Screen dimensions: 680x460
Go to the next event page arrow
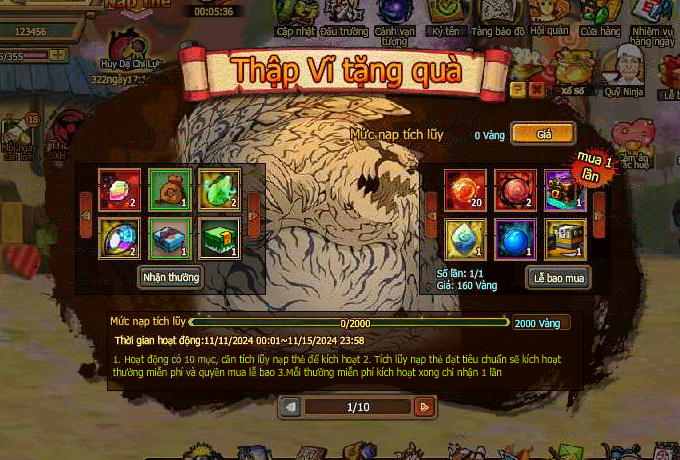tap(424, 407)
